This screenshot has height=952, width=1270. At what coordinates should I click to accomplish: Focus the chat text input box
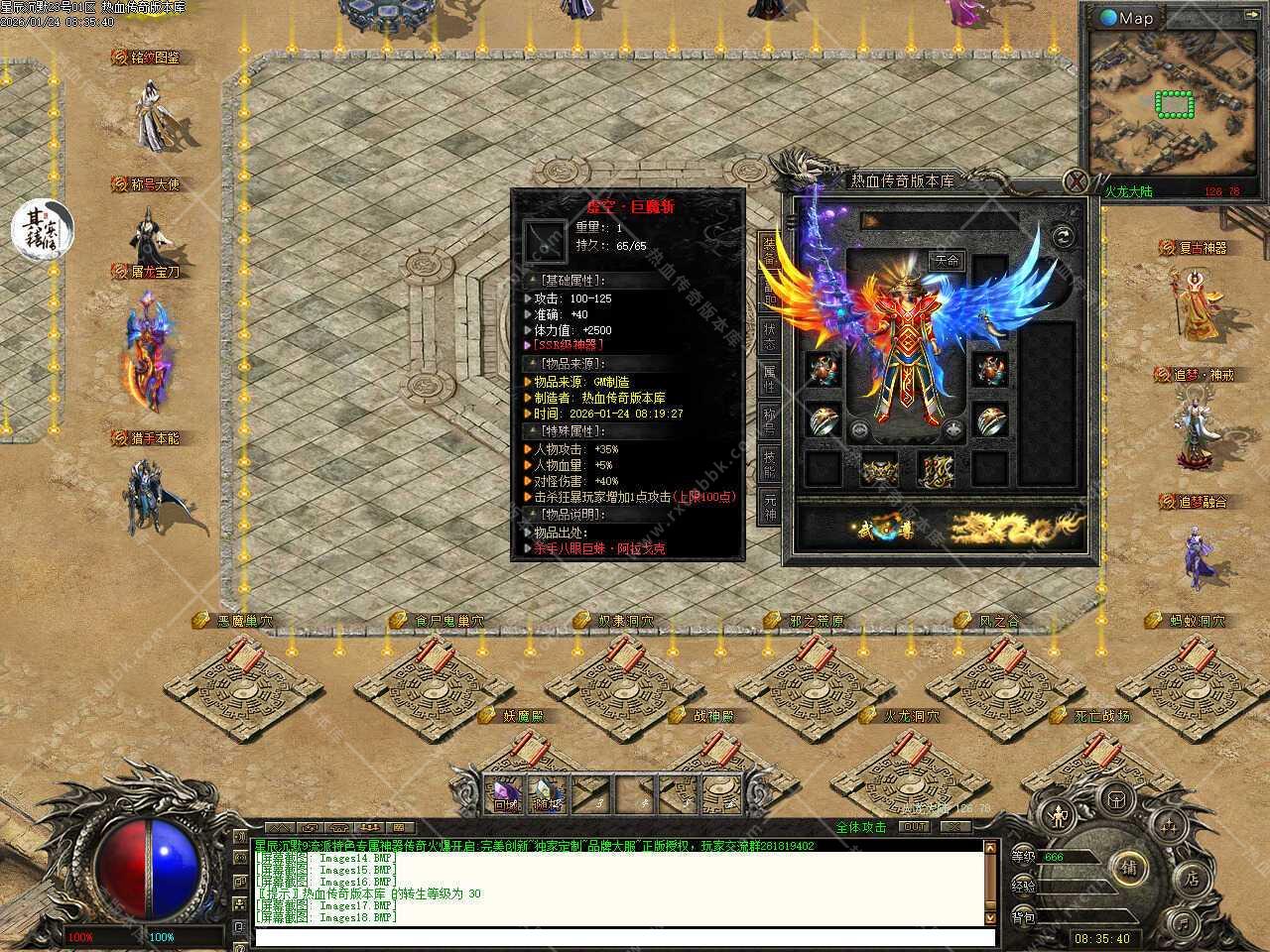tap(618, 936)
